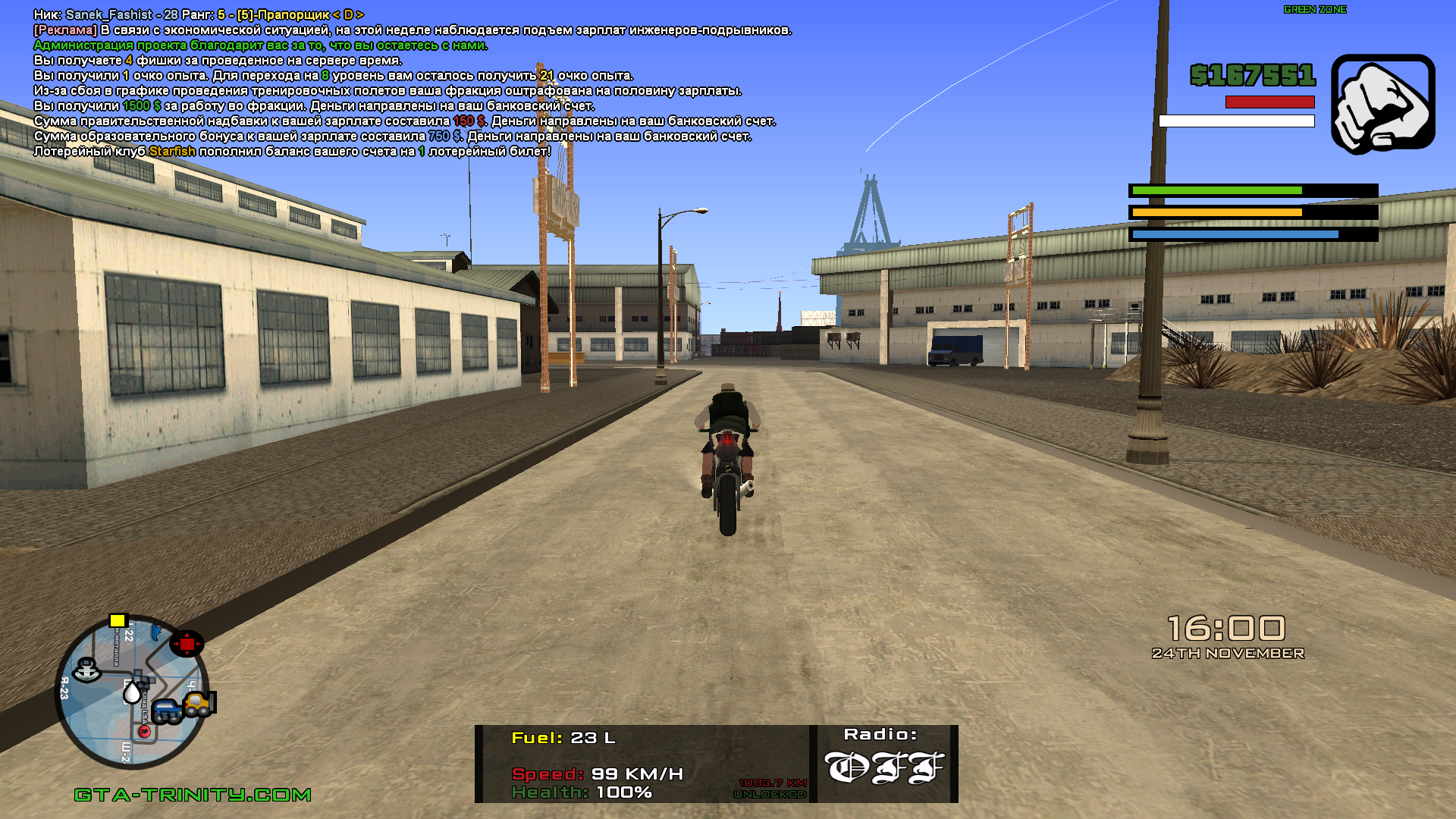Select the blue car marker on minimap
The width and height of the screenshot is (1456, 819).
coord(166,711)
